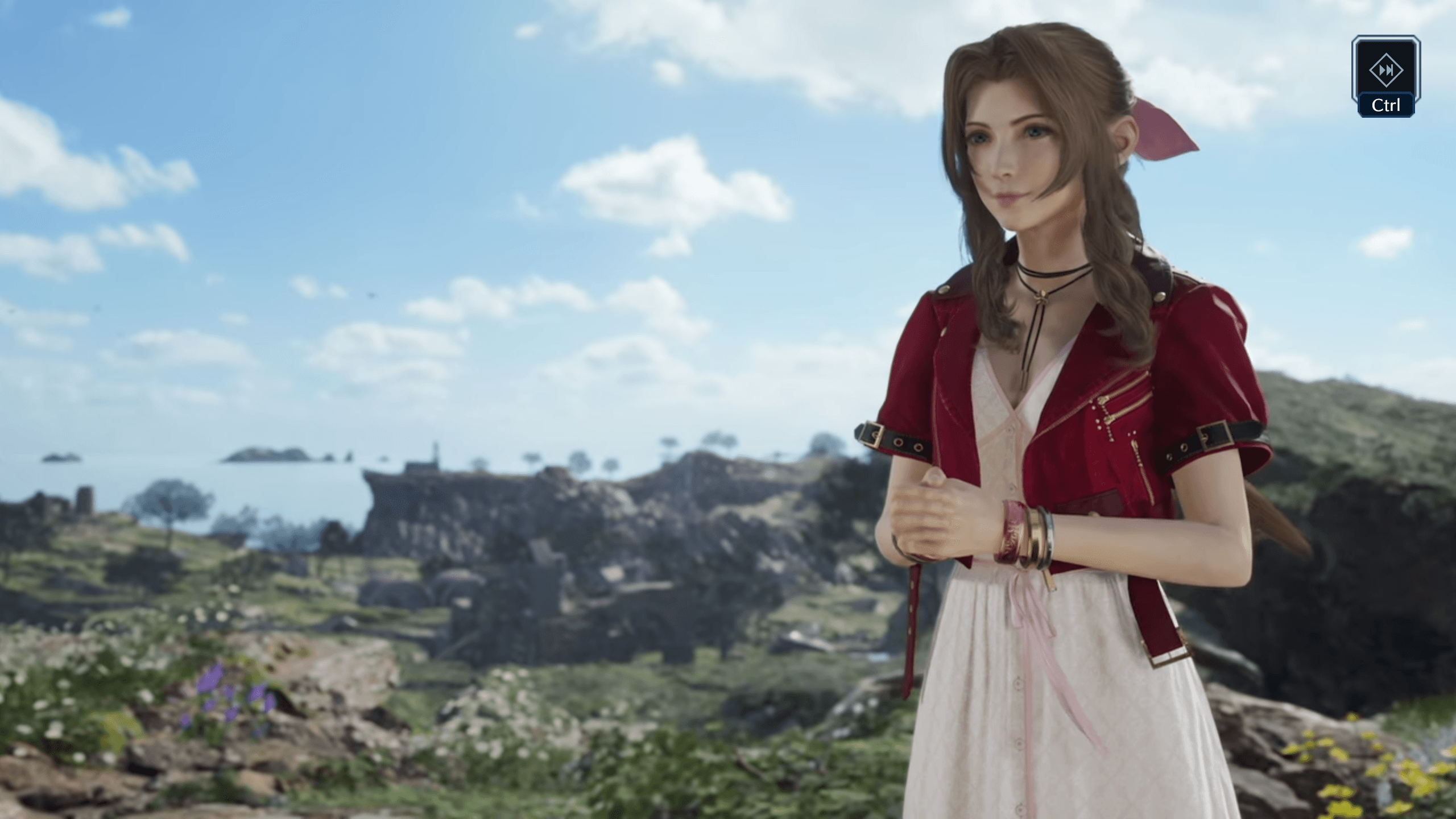Select the diamond-shaped skip cutscene emblem
Image resolution: width=1456 pixels, height=819 pixels.
point(1387,71)
